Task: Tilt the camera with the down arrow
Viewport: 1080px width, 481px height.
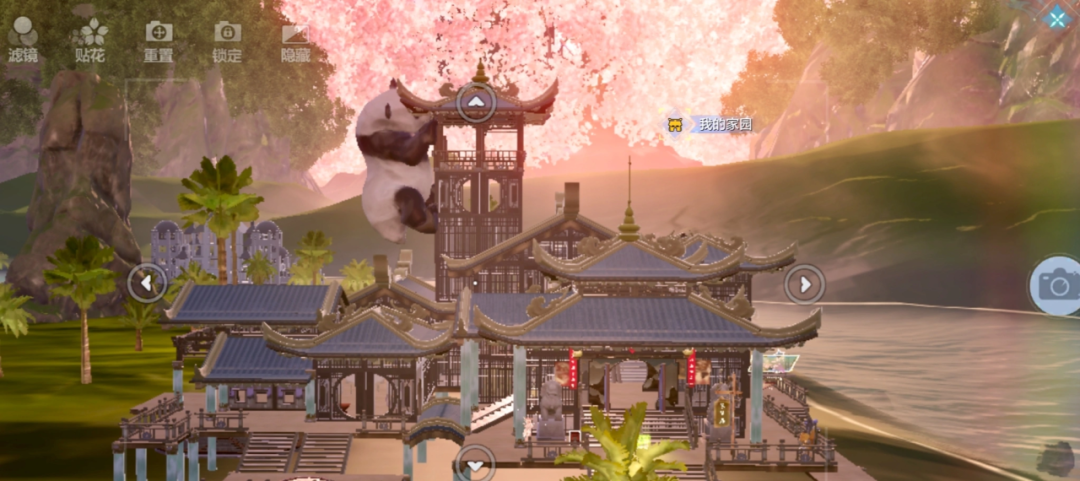Action: (475, 464)
